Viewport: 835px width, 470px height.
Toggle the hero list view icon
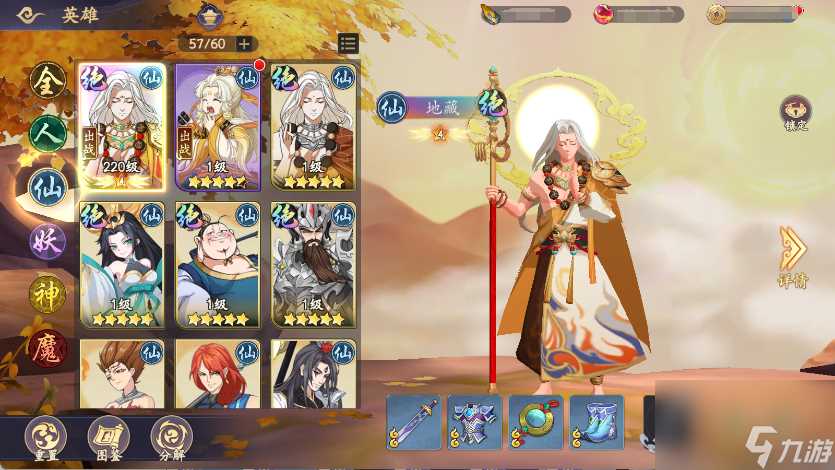[348, 43]
